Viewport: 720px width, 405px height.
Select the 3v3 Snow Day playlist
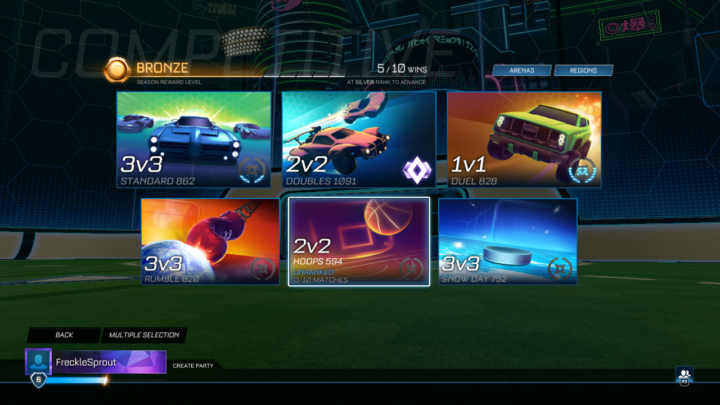click(507, 241)
